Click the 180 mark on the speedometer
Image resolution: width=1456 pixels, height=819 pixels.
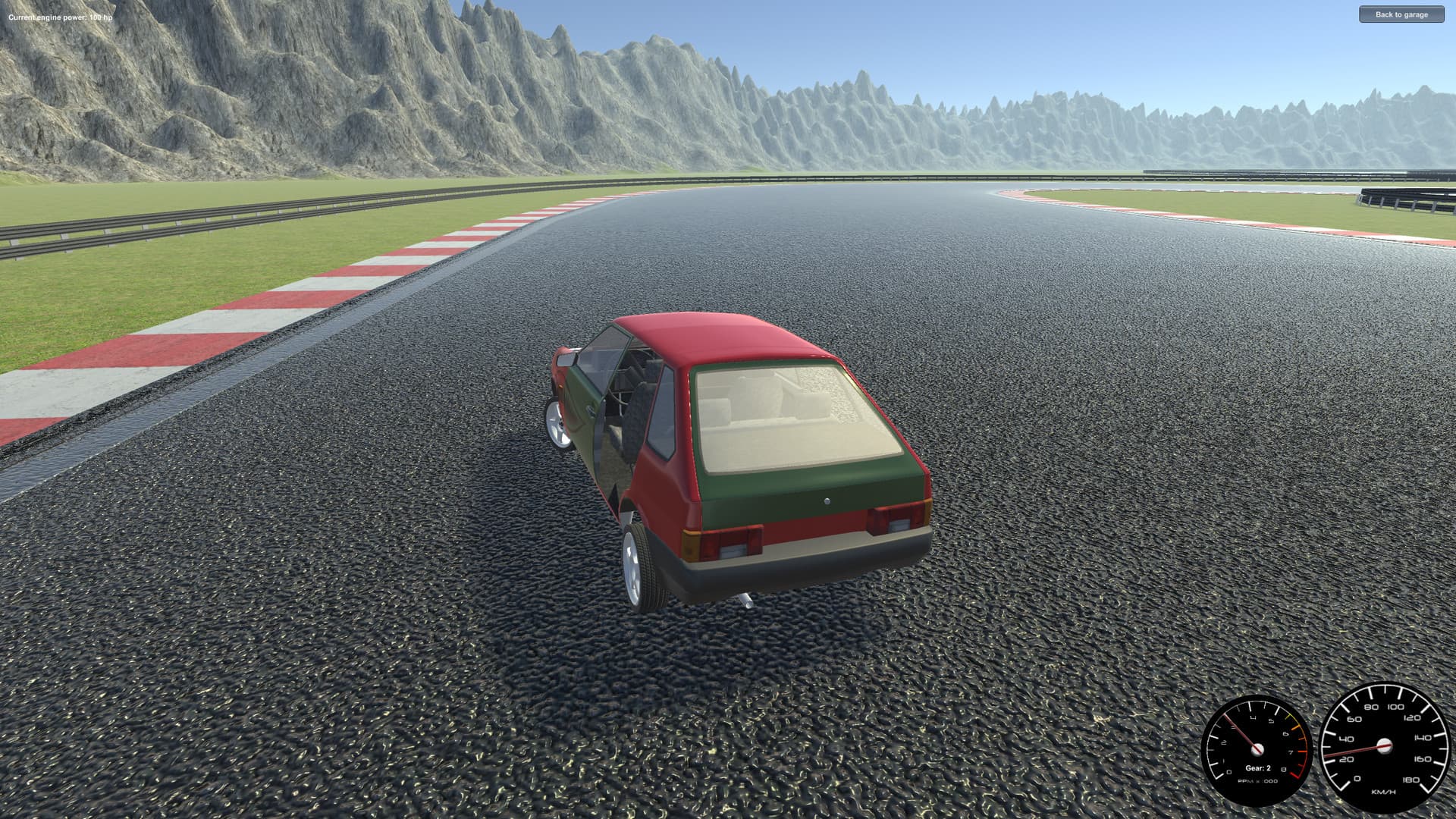pos(1411,779)
